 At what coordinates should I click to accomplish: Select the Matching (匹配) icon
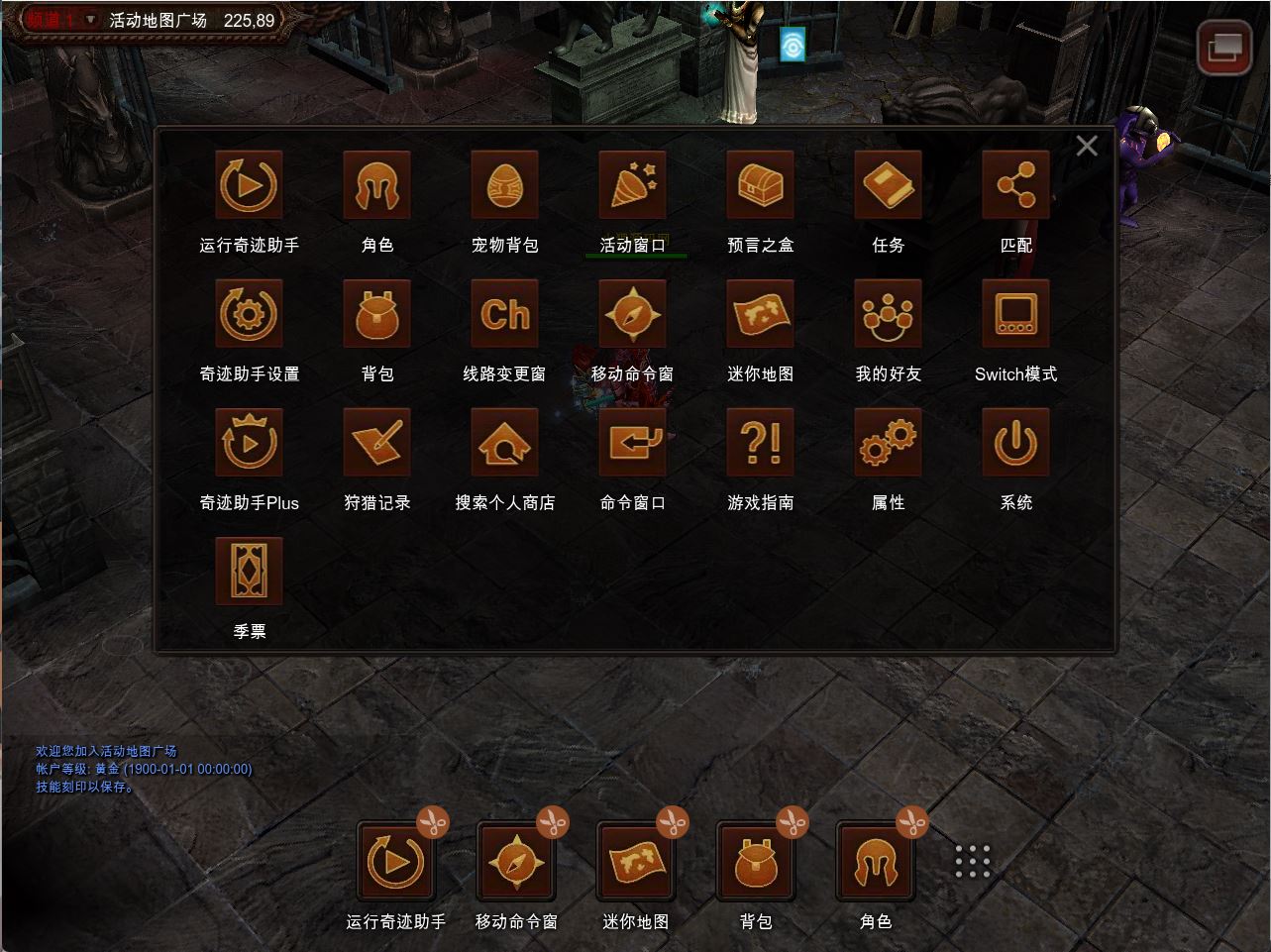tap(1016, 185)
